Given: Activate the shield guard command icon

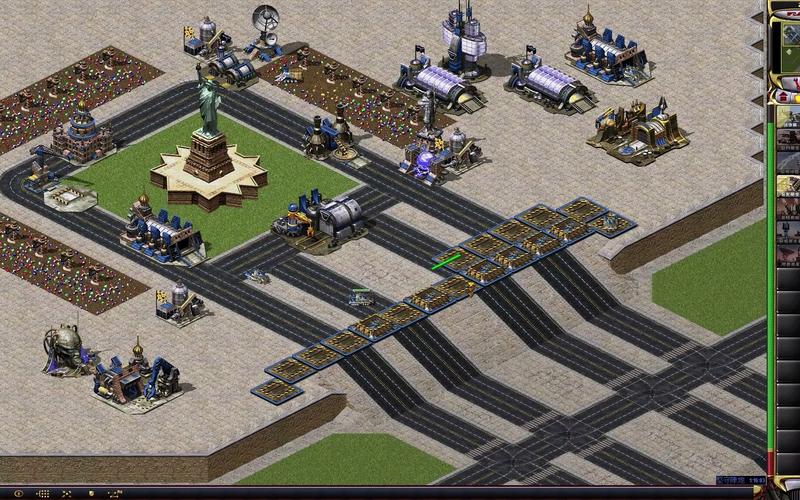Looking at the screenshot, I should 91,493.
